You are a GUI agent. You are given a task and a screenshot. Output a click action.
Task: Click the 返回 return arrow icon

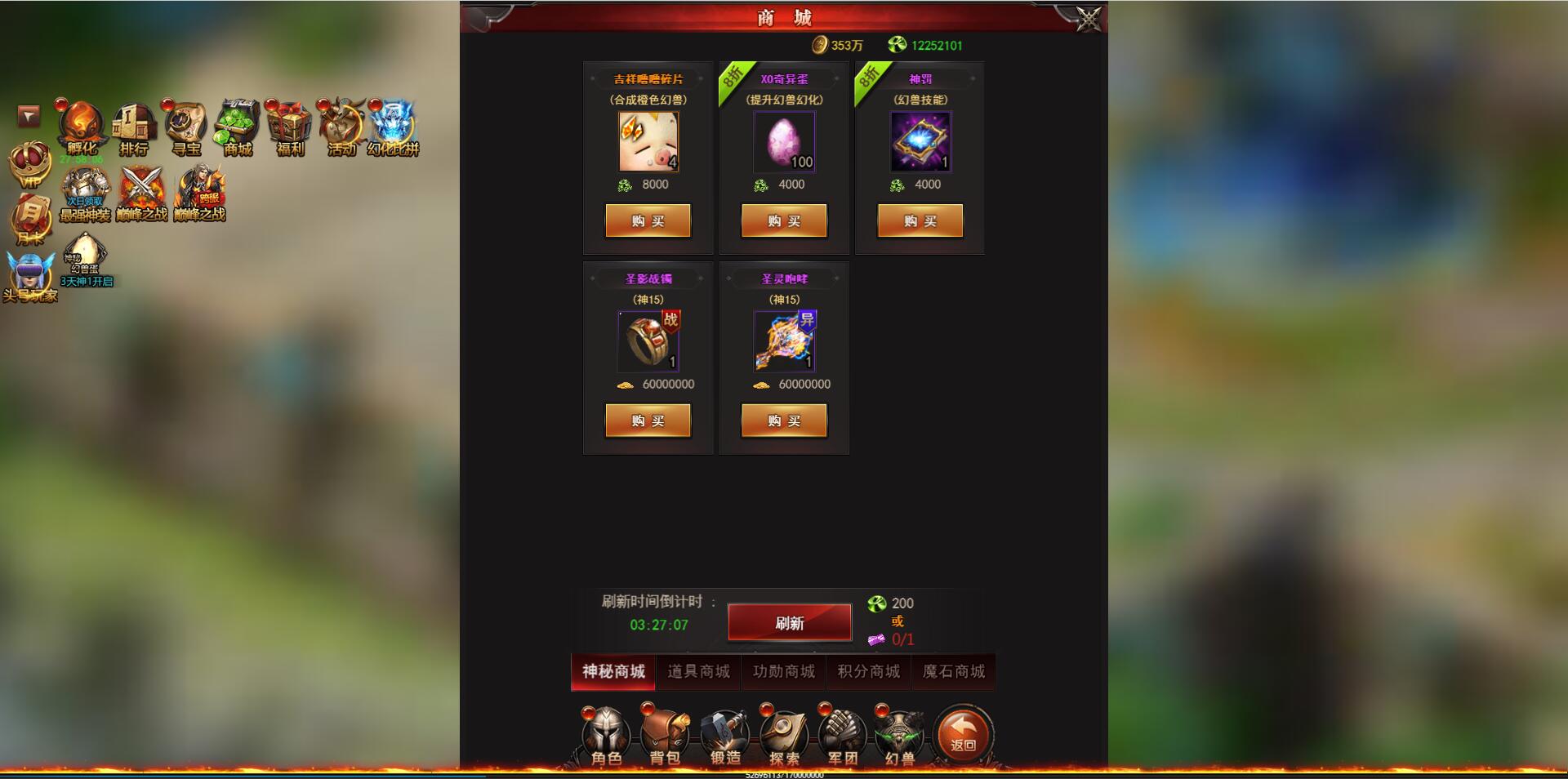point(962,731)
